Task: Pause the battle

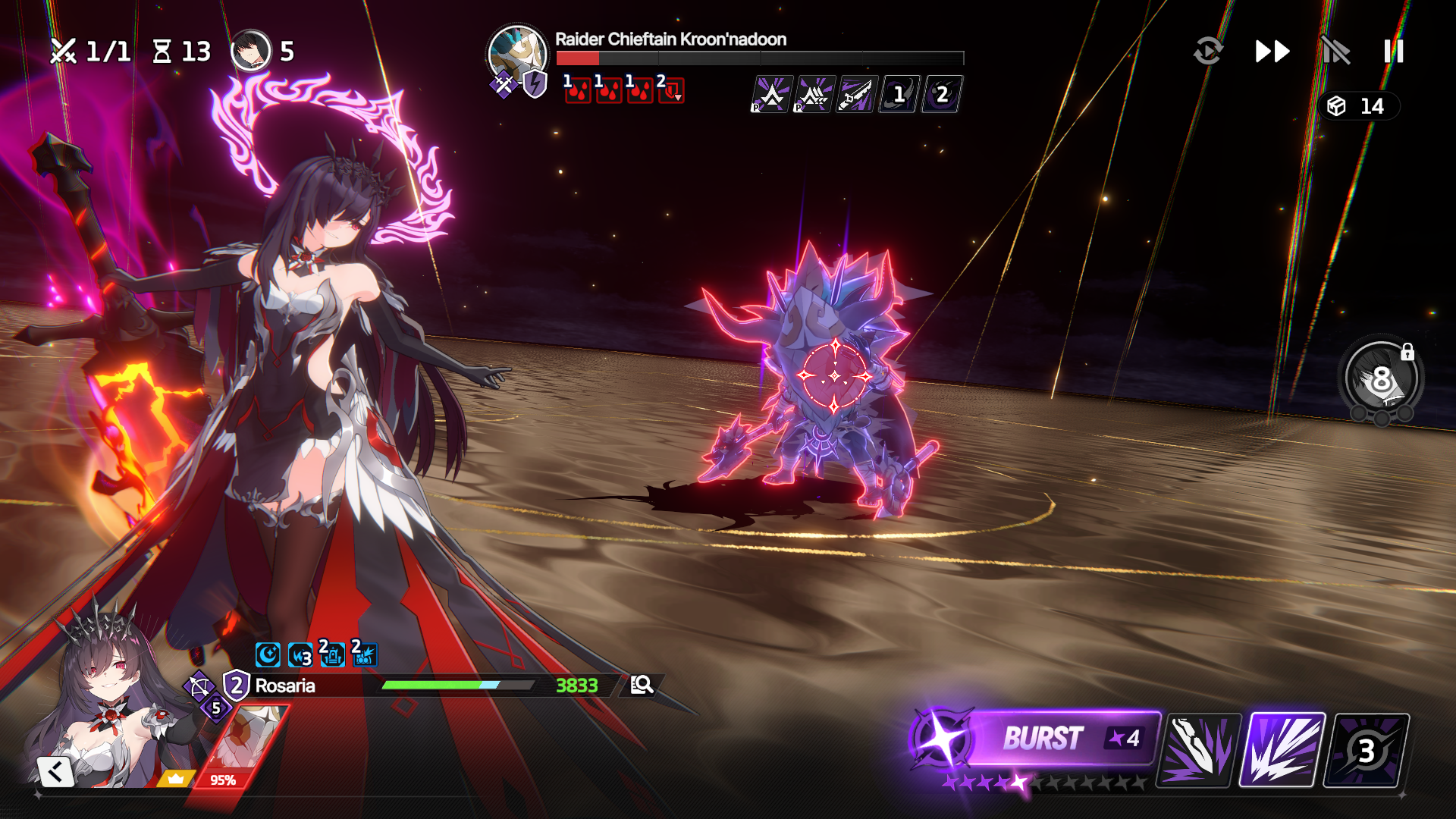Action: tap(1393, 52)
